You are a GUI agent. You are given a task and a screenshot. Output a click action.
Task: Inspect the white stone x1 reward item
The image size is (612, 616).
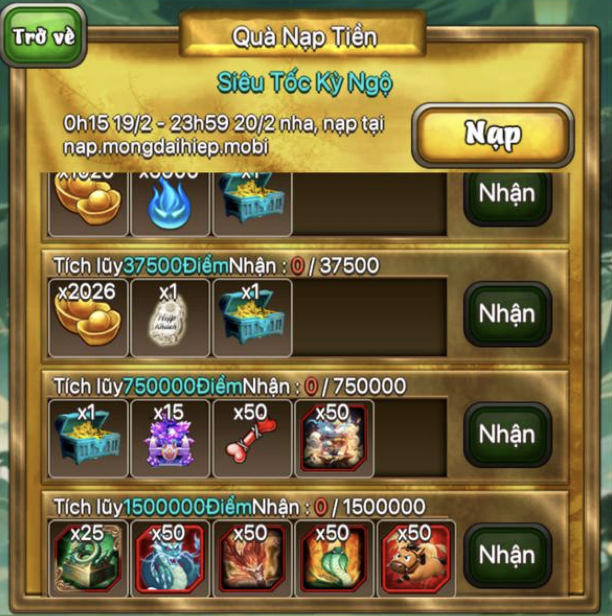[x=170, y=317]
